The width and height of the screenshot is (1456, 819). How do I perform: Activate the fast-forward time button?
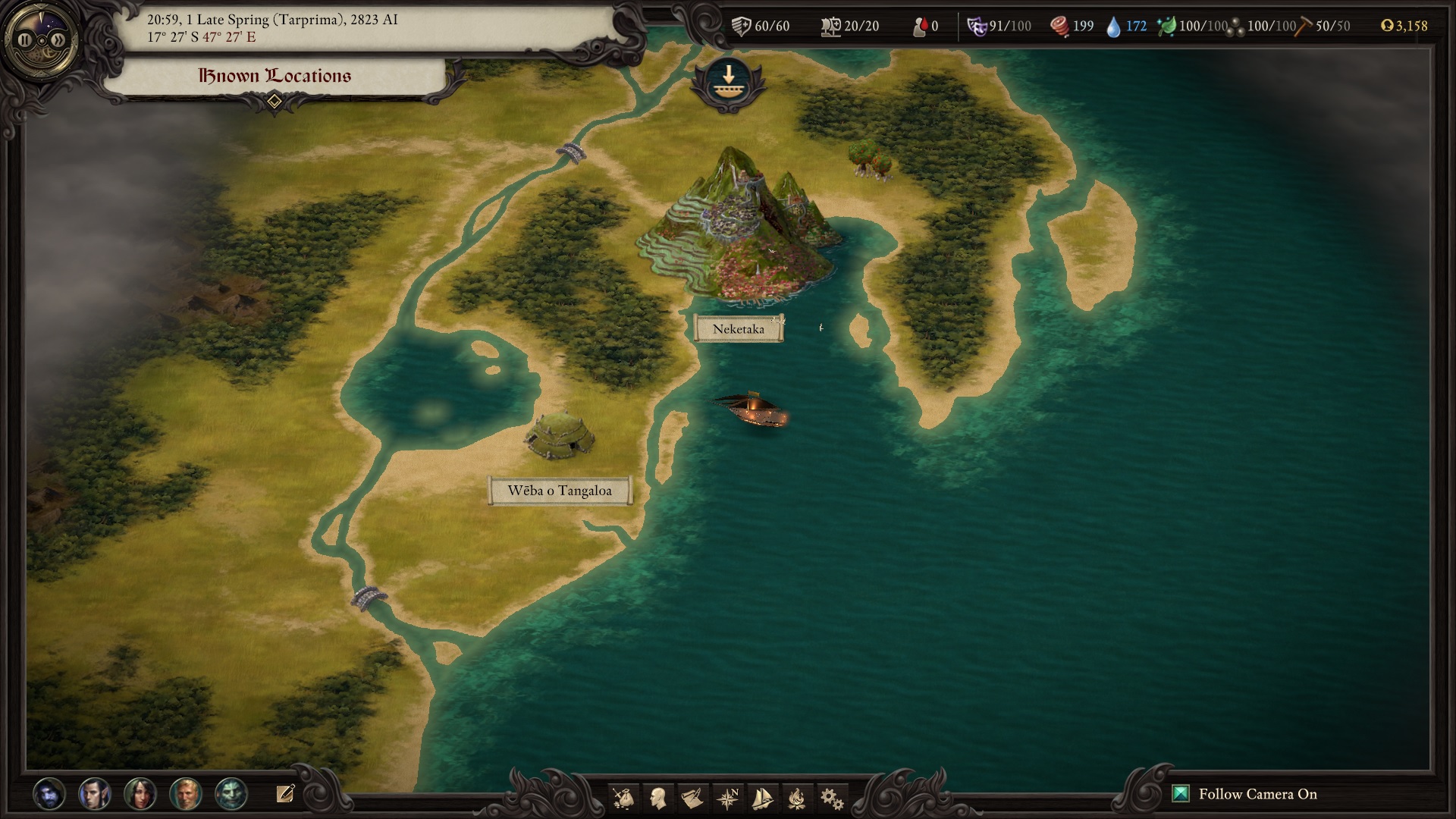tap(58, 40)
